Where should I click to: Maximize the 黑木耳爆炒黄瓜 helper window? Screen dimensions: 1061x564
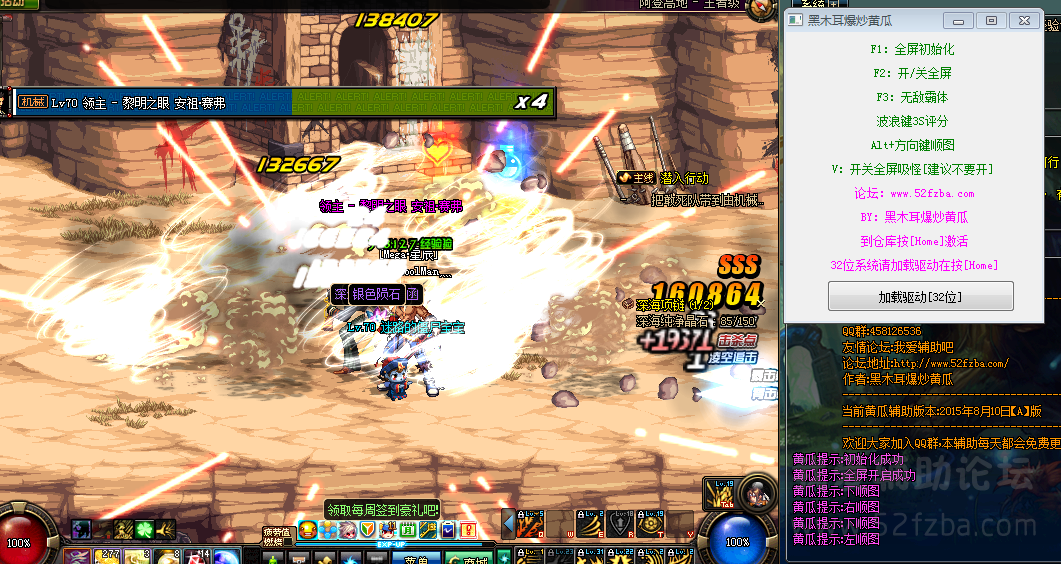coord(991,21)
